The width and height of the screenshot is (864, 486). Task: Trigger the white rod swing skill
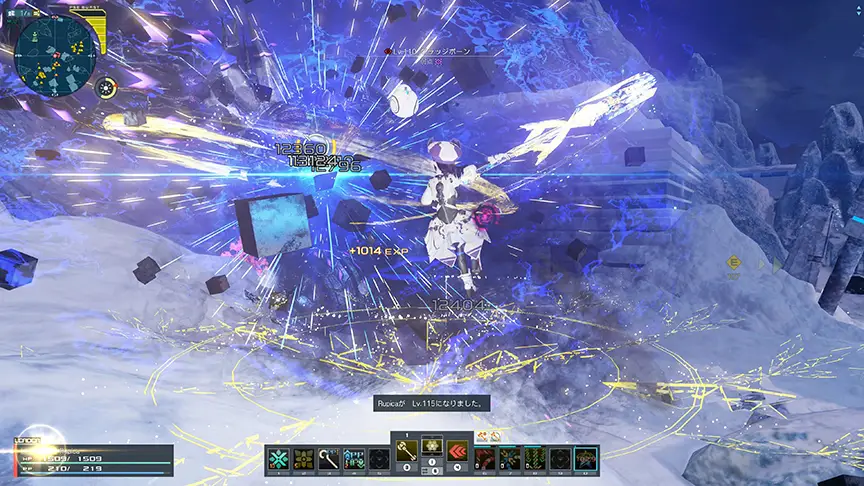click(328, 459)
